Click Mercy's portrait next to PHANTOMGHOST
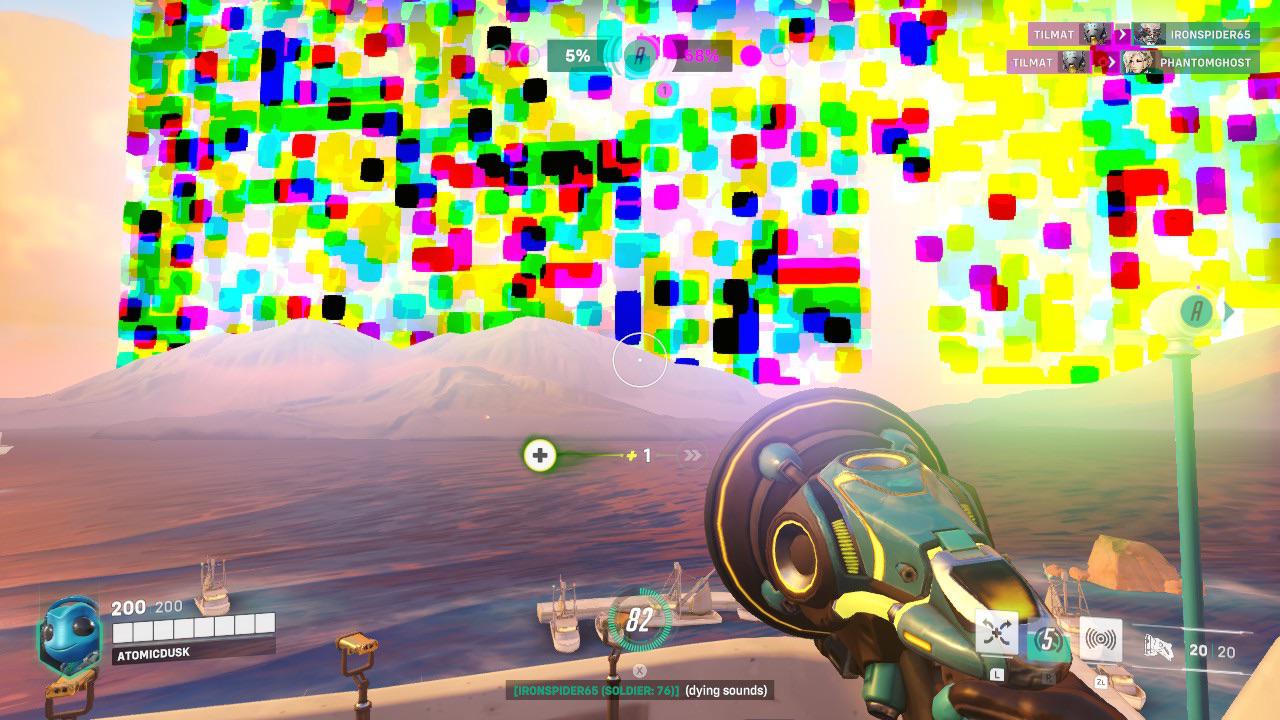Image resolution: width=1280 pixels, height=720 pixels. point(1136,60)
